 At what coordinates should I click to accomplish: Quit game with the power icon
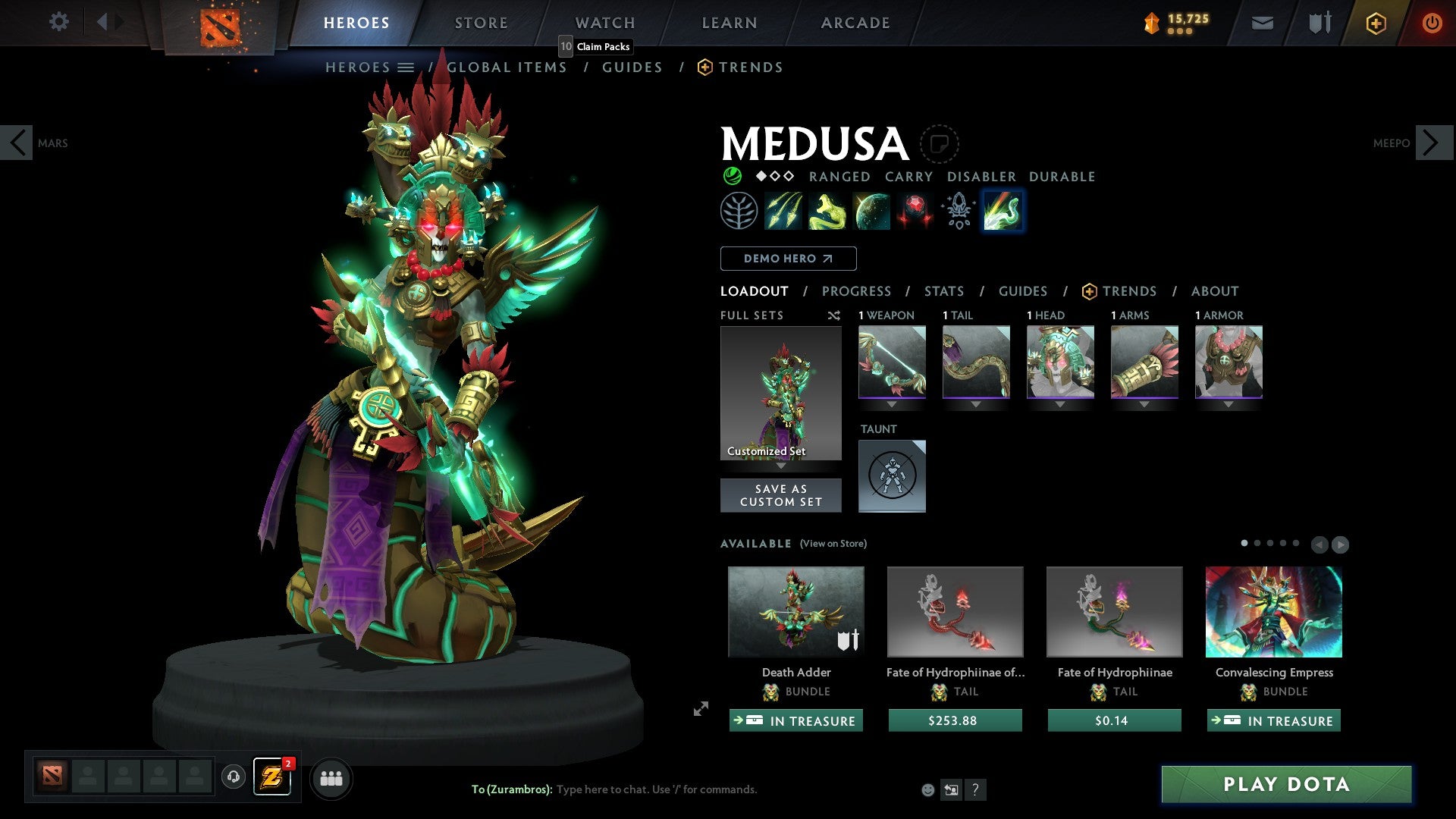point(1432,23)
